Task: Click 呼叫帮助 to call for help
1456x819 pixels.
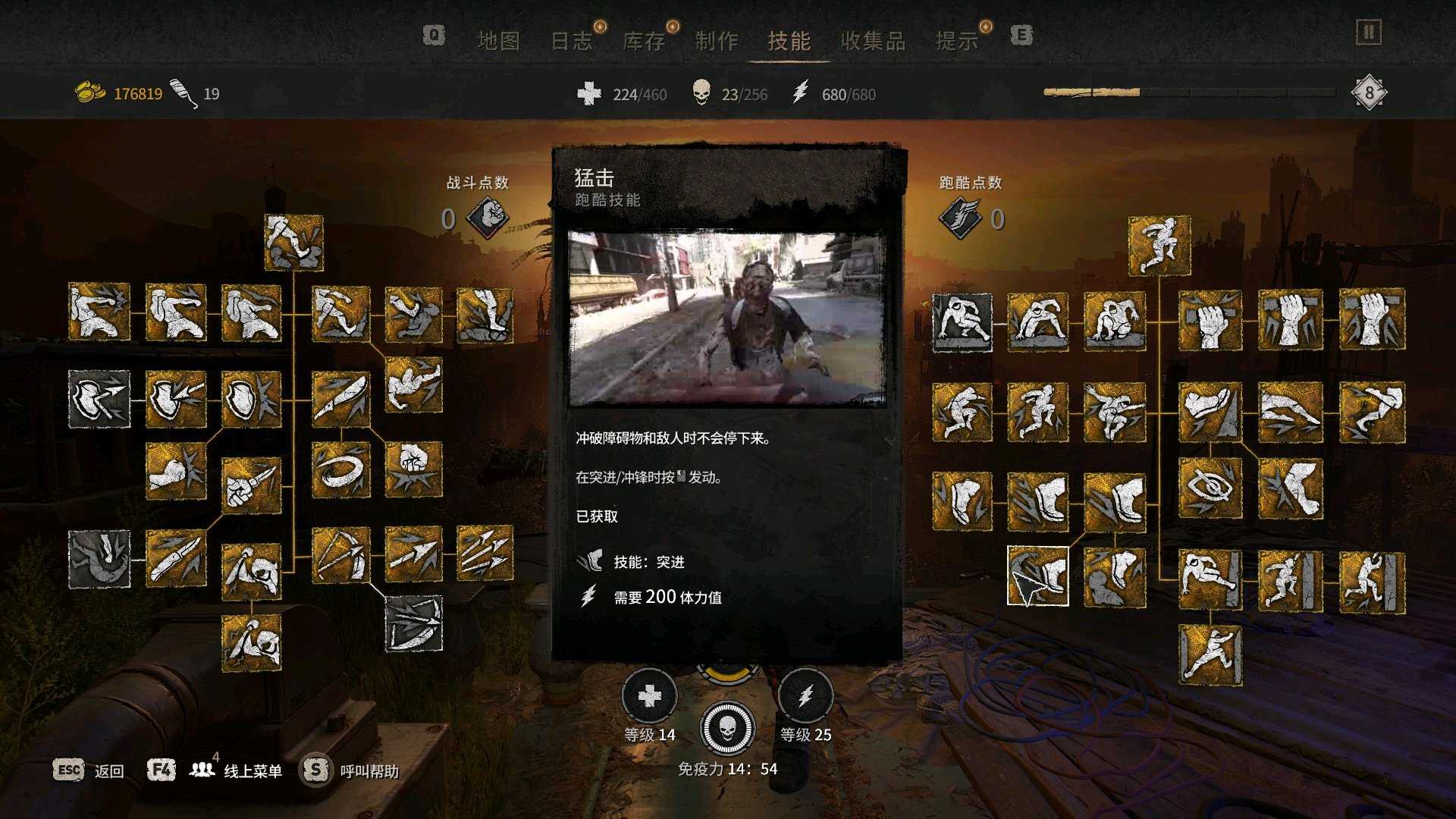Action: coord(350,770)
